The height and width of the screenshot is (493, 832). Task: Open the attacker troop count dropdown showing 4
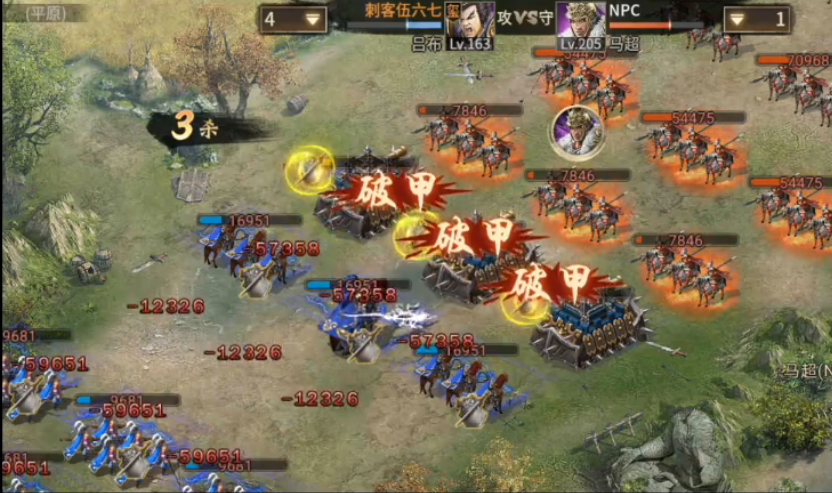(293, 19)
